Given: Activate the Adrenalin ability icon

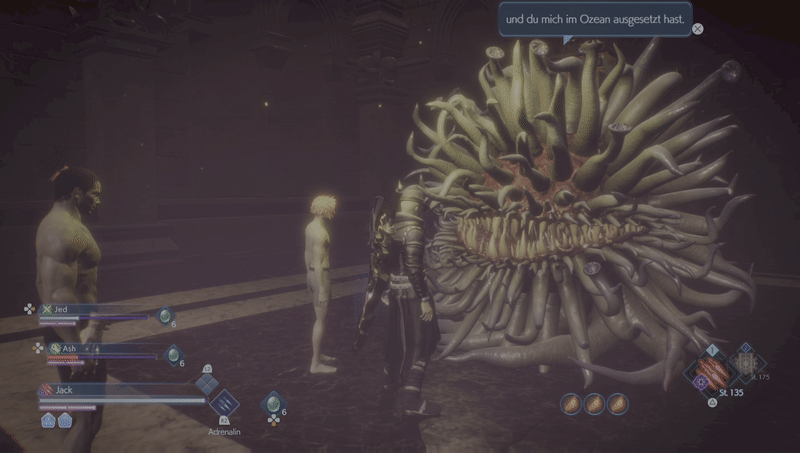Looking at the screenshot, I should pos(223,403).
